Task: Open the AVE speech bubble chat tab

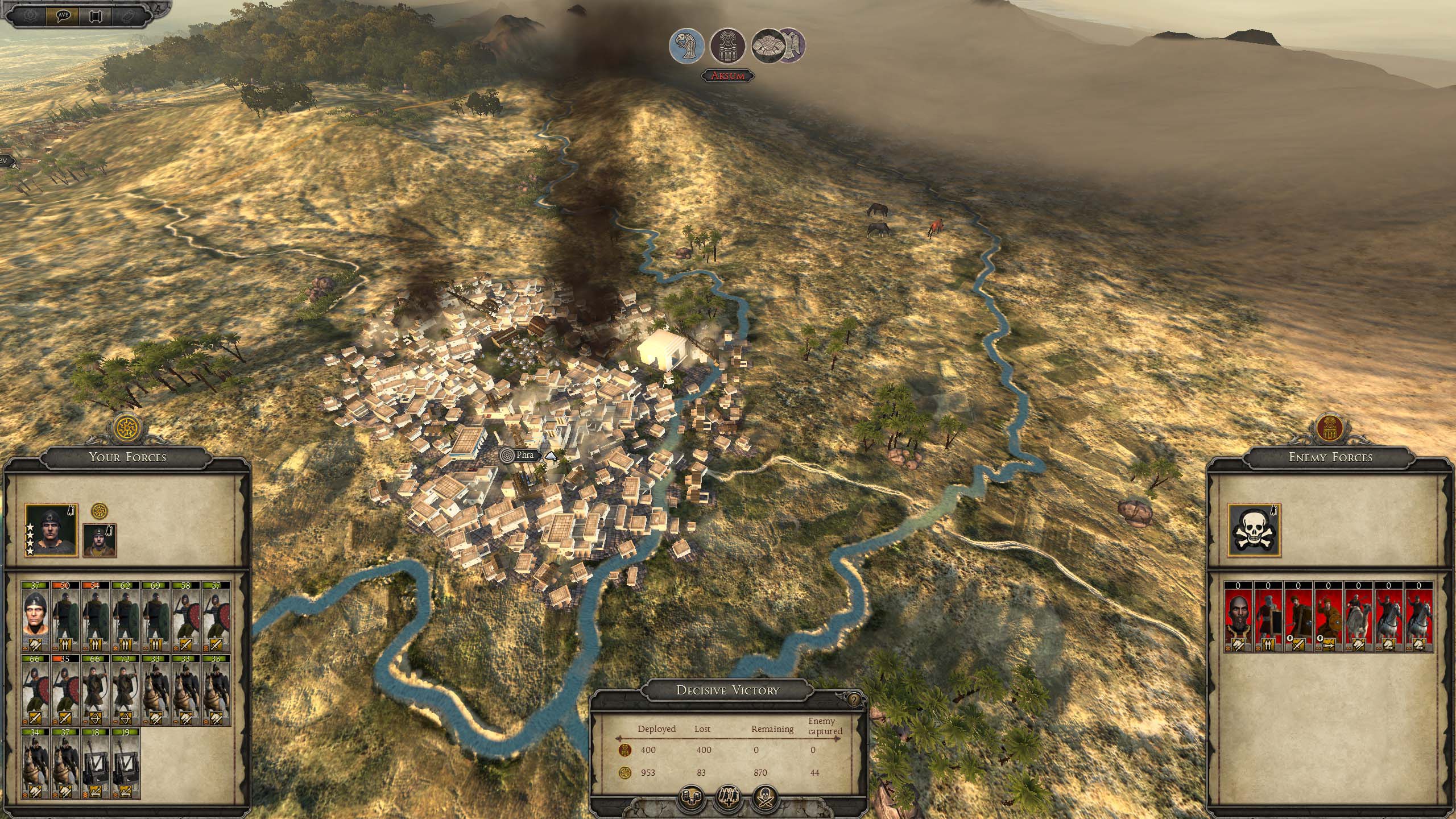Action: click(63, 15)
